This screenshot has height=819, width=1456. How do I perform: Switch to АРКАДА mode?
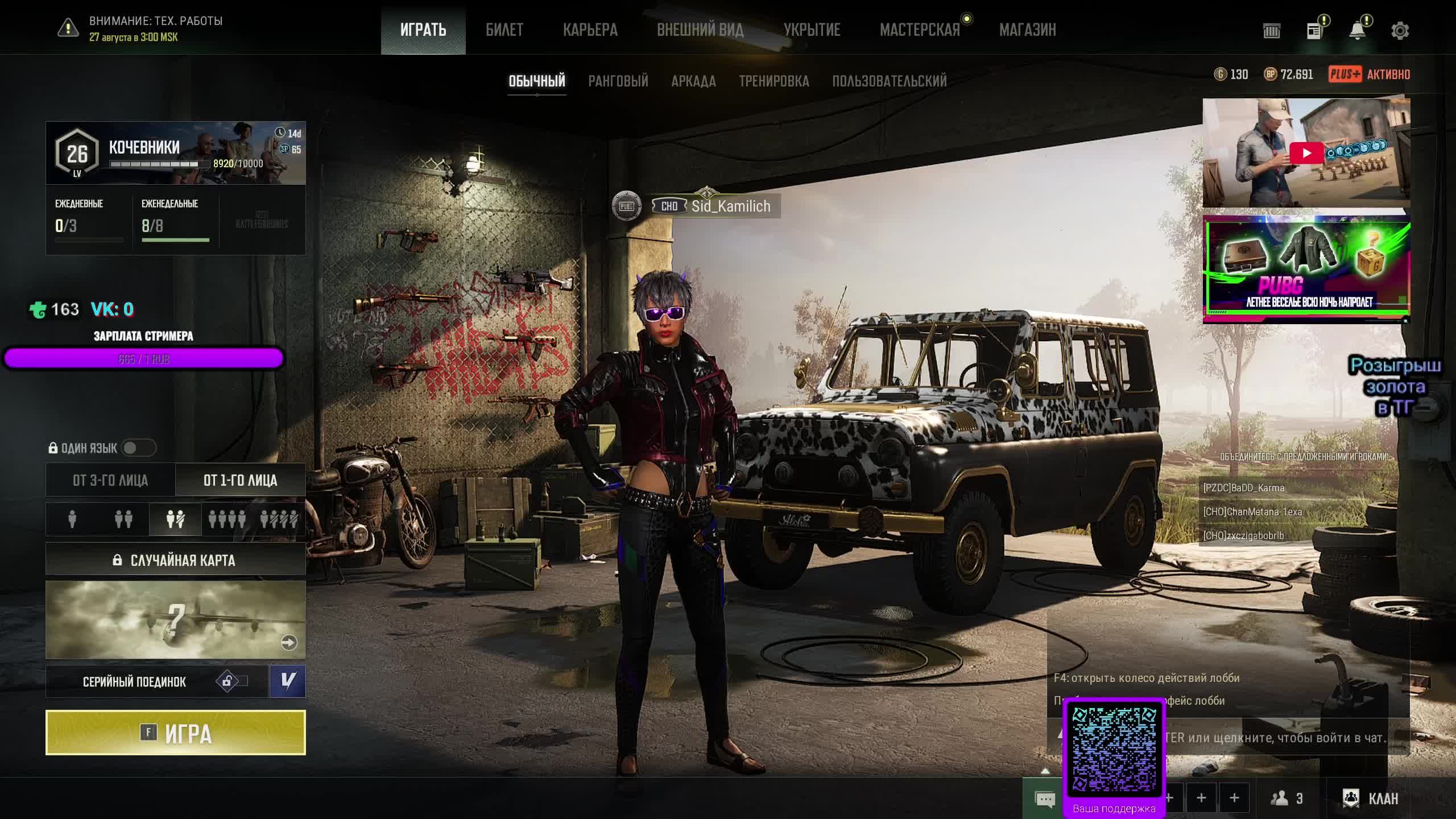693,81
